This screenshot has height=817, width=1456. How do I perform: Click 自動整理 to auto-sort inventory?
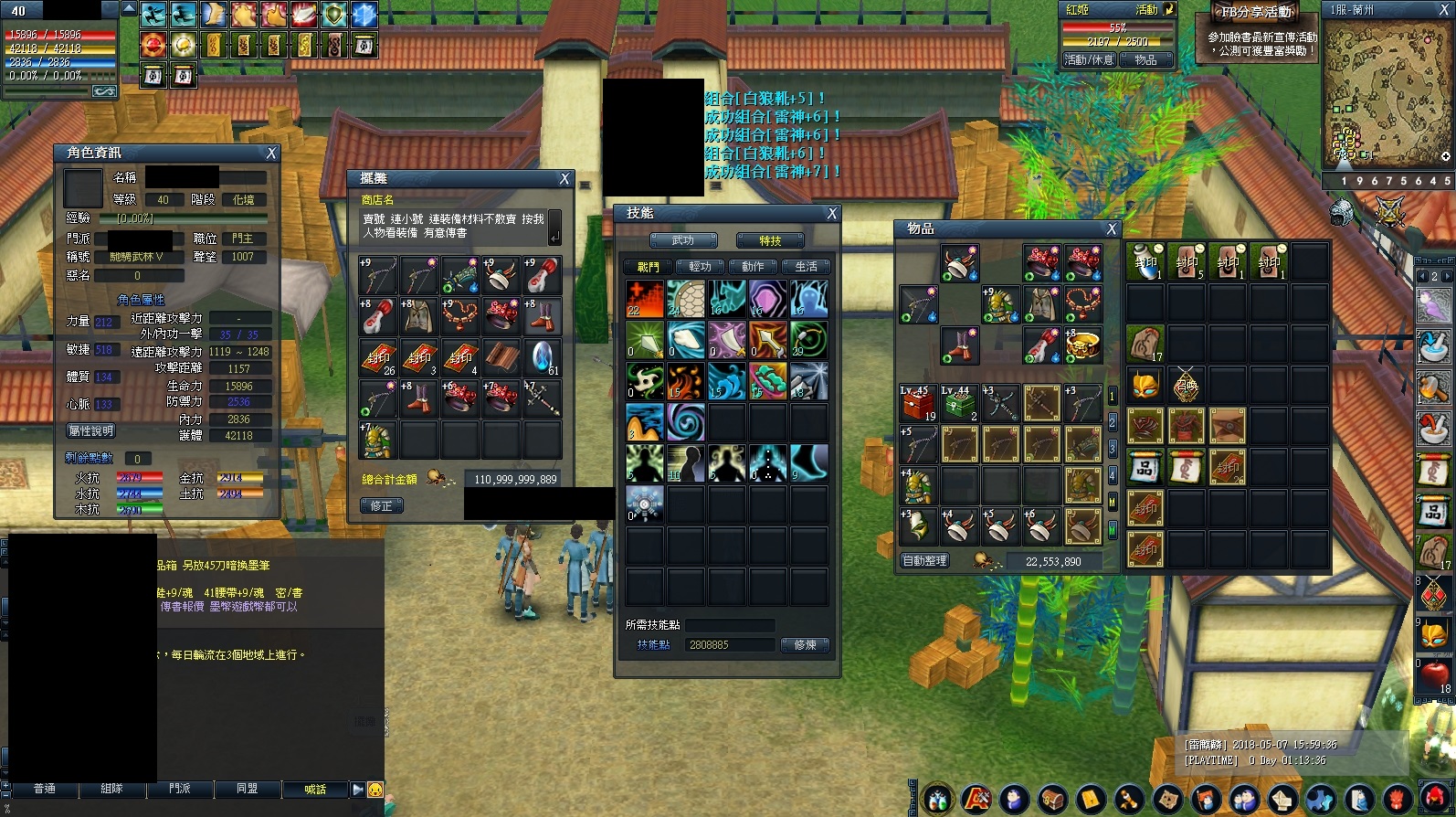point(924,561)
